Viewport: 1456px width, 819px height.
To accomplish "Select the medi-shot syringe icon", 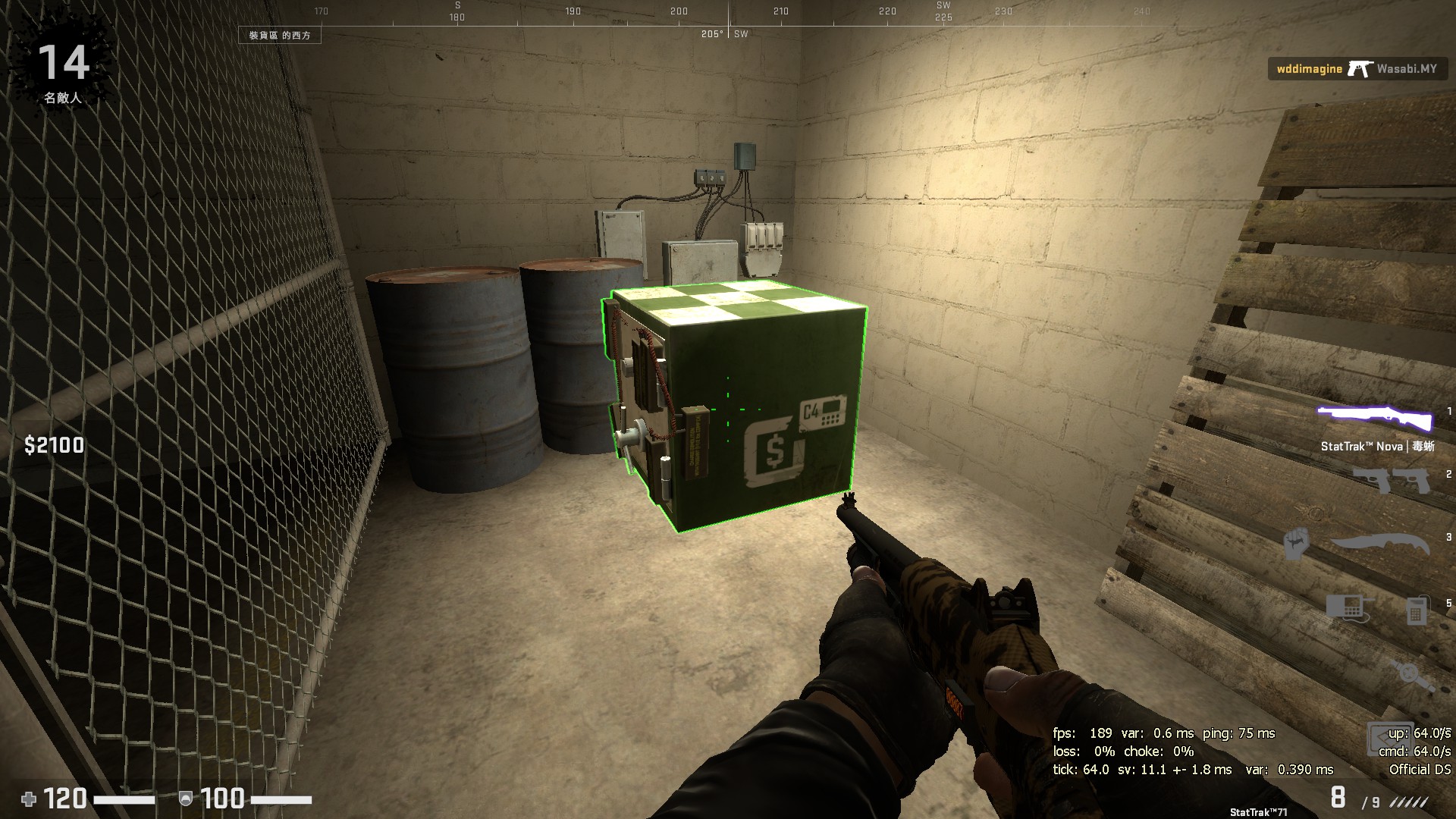I will [1411, 673].
